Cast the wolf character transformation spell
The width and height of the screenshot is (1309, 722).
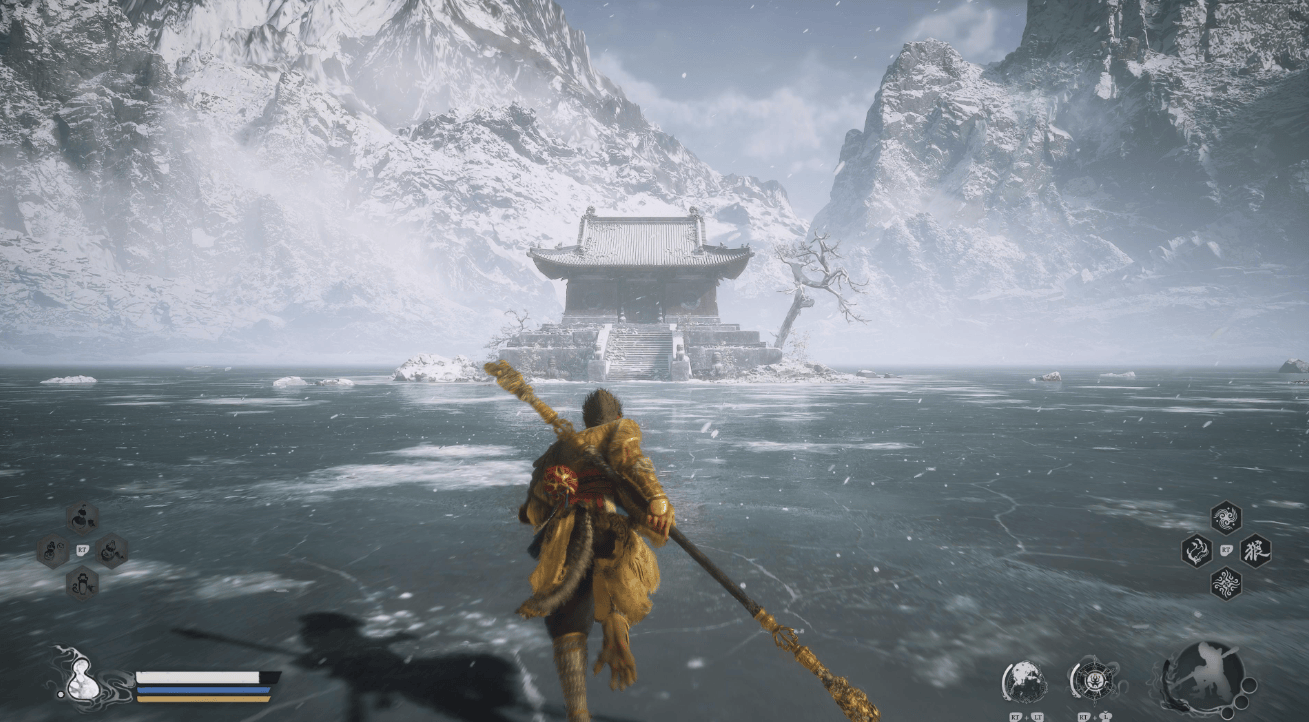click(1255, 551)
